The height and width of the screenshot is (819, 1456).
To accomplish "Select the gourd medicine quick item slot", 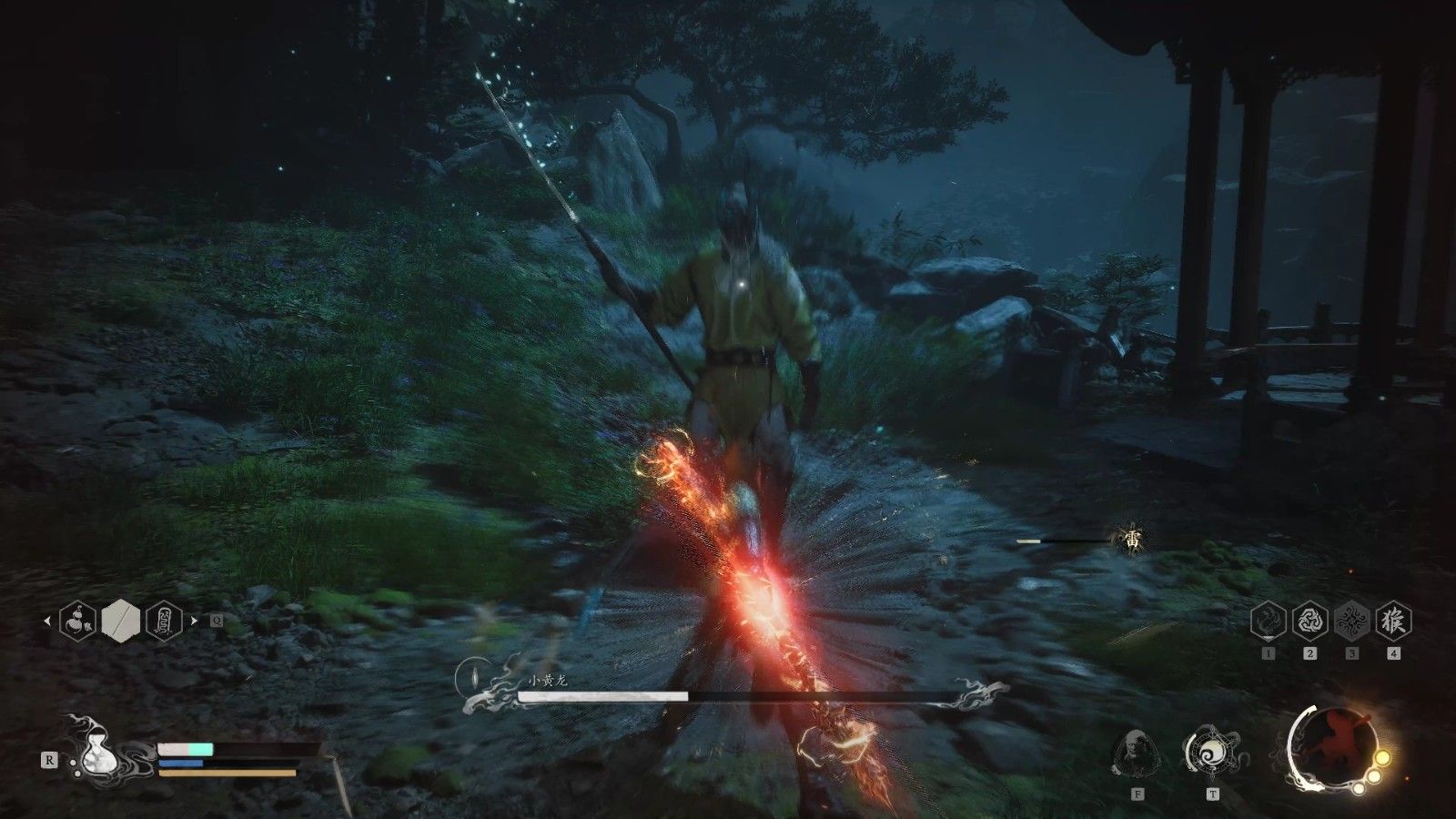I will point(76,622).
